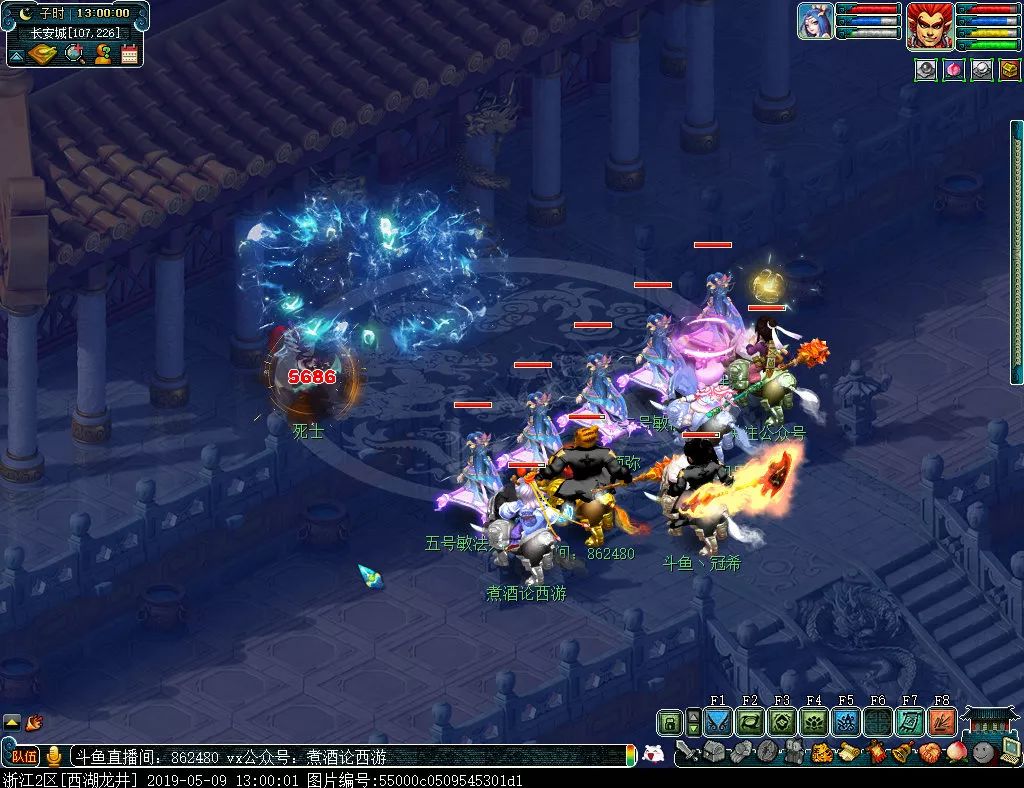Image resolution: width=1024 pixels, height=788 pixels.
Task: Open the sword attack menu icon
Action: coord(688,752)
